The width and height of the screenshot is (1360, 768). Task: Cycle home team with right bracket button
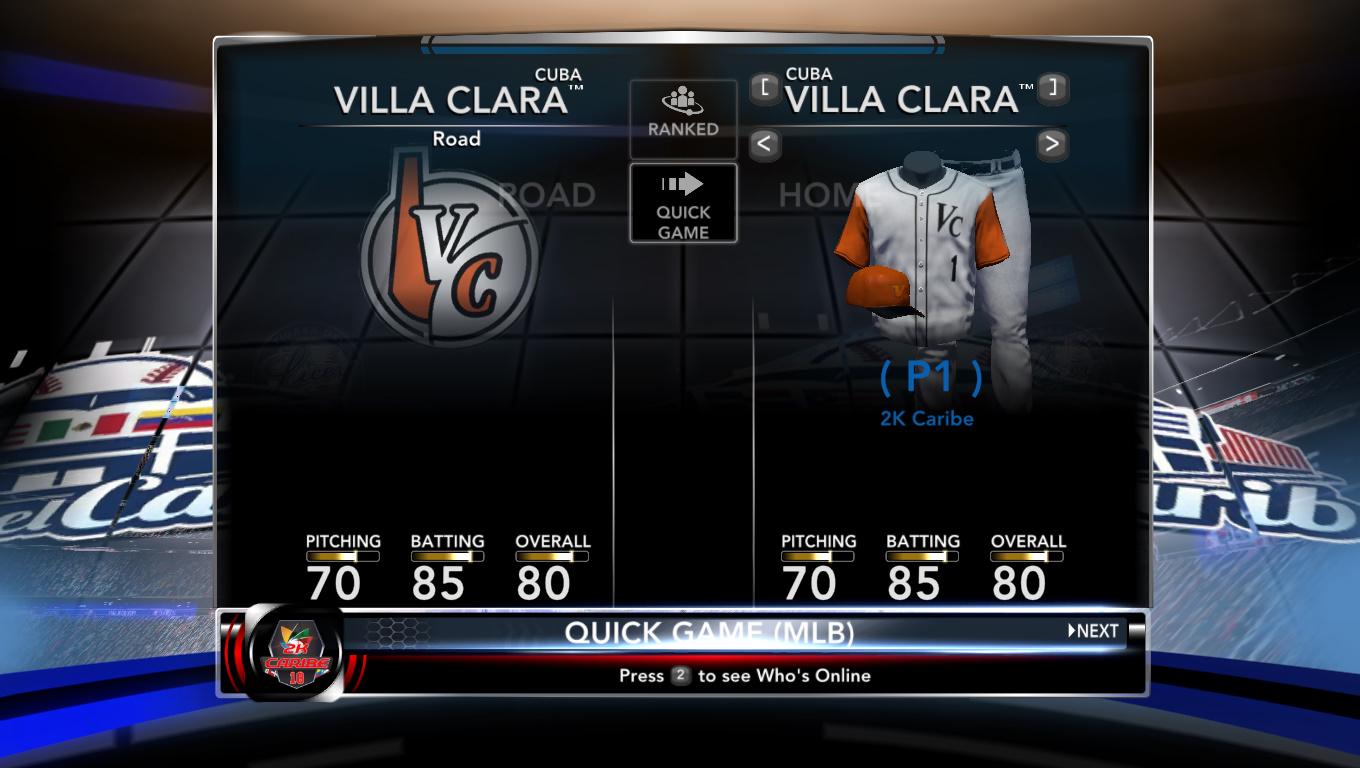(x=1052, y=88)
